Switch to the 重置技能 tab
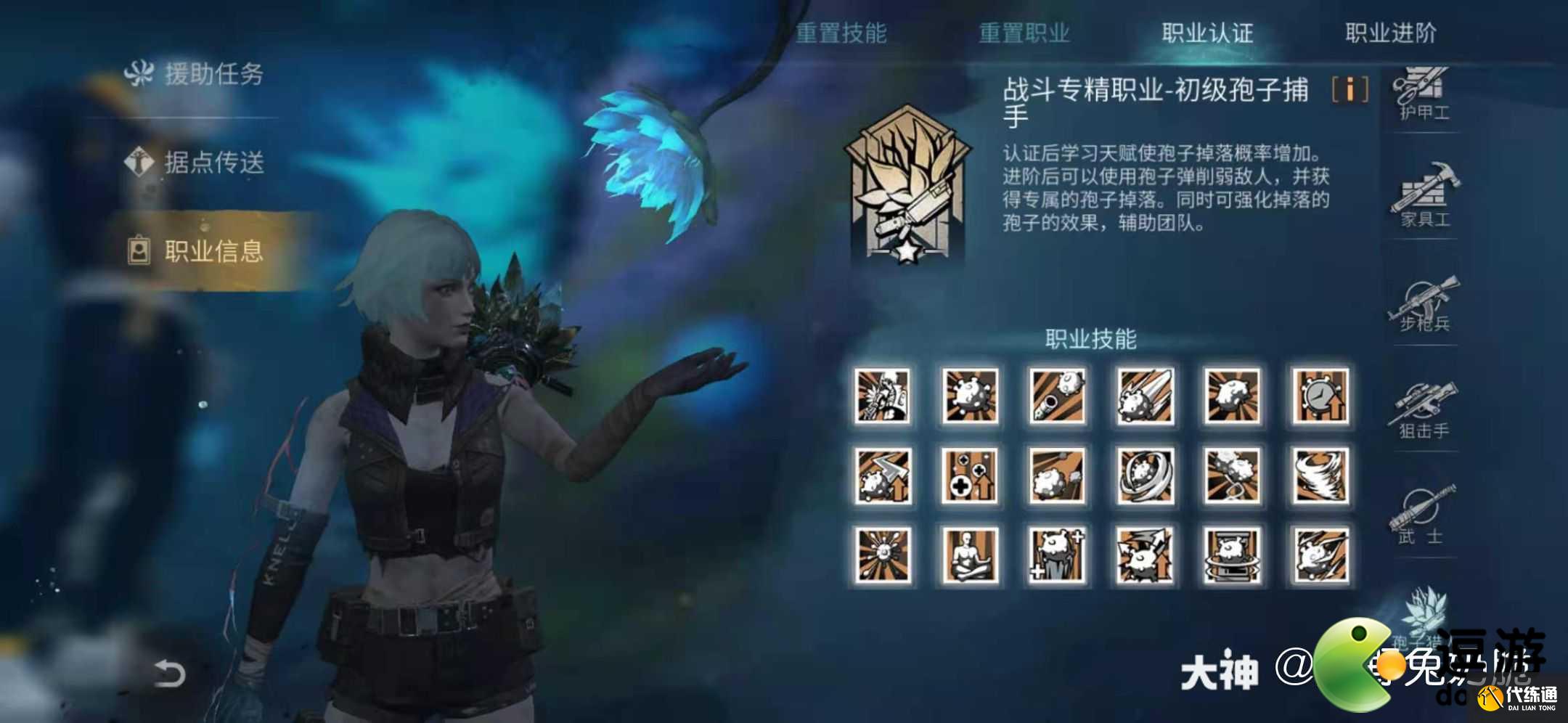Image resolution: width=1568 pixels, height=723 pixels. coord(842,33)
